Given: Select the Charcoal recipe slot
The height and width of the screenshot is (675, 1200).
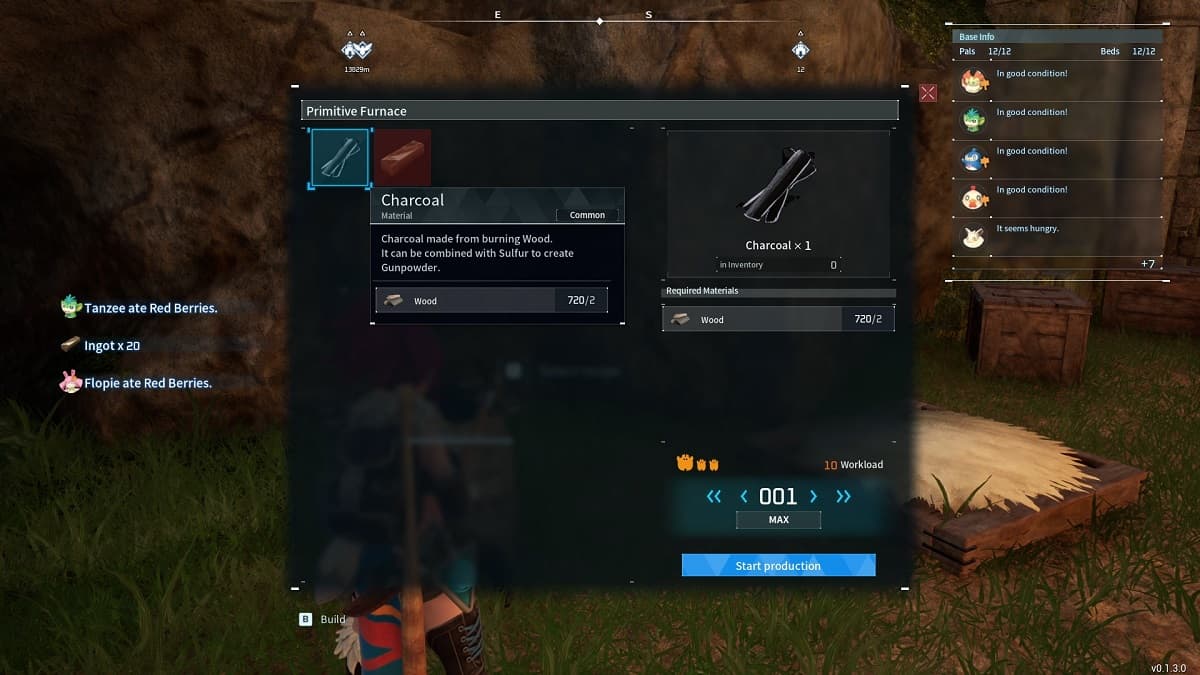Looking at the screenshot, I should (340, 158).
